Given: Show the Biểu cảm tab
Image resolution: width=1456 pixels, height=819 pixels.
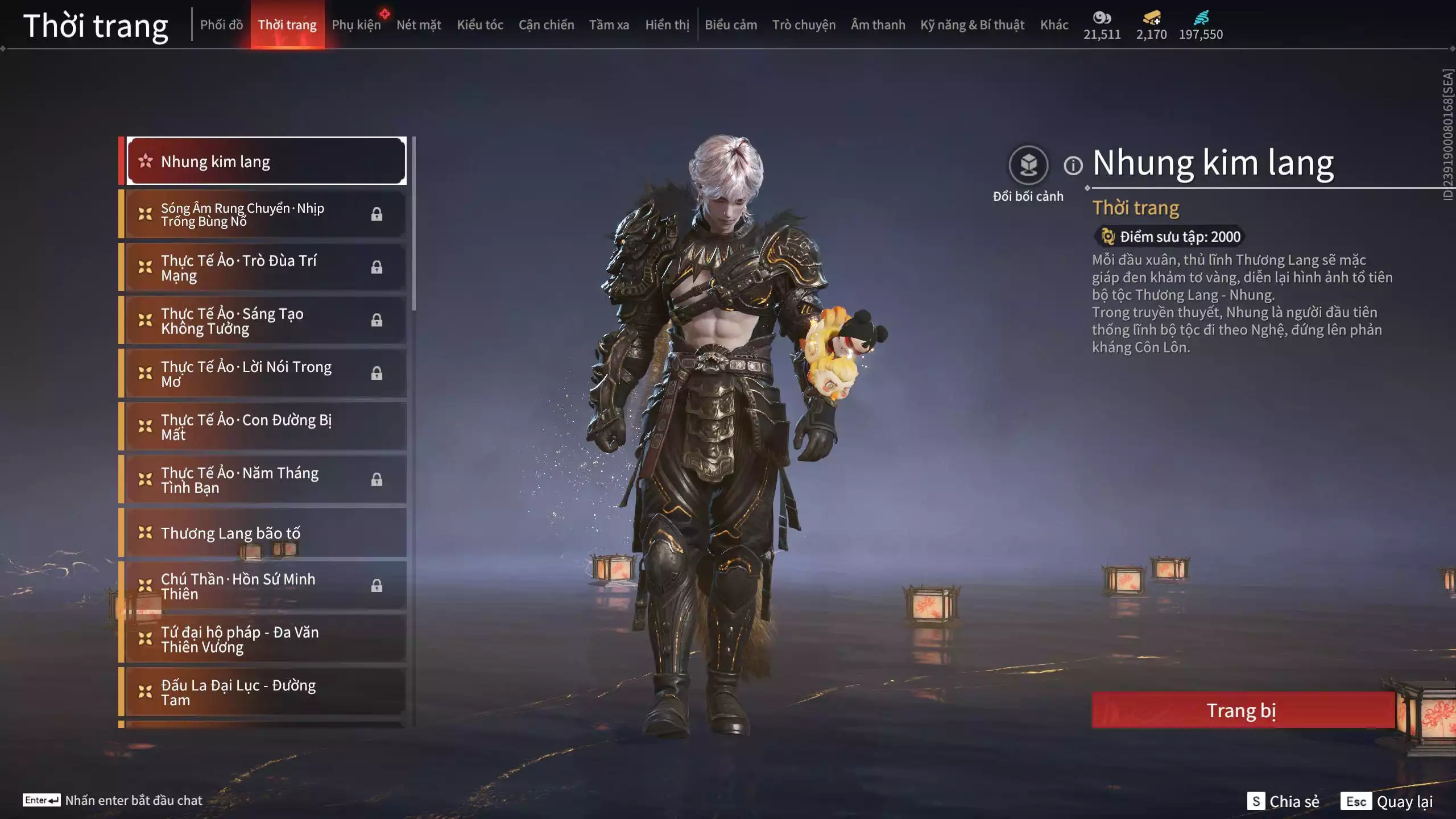Looking at the screenshot, I should click(x=731, y=25).
